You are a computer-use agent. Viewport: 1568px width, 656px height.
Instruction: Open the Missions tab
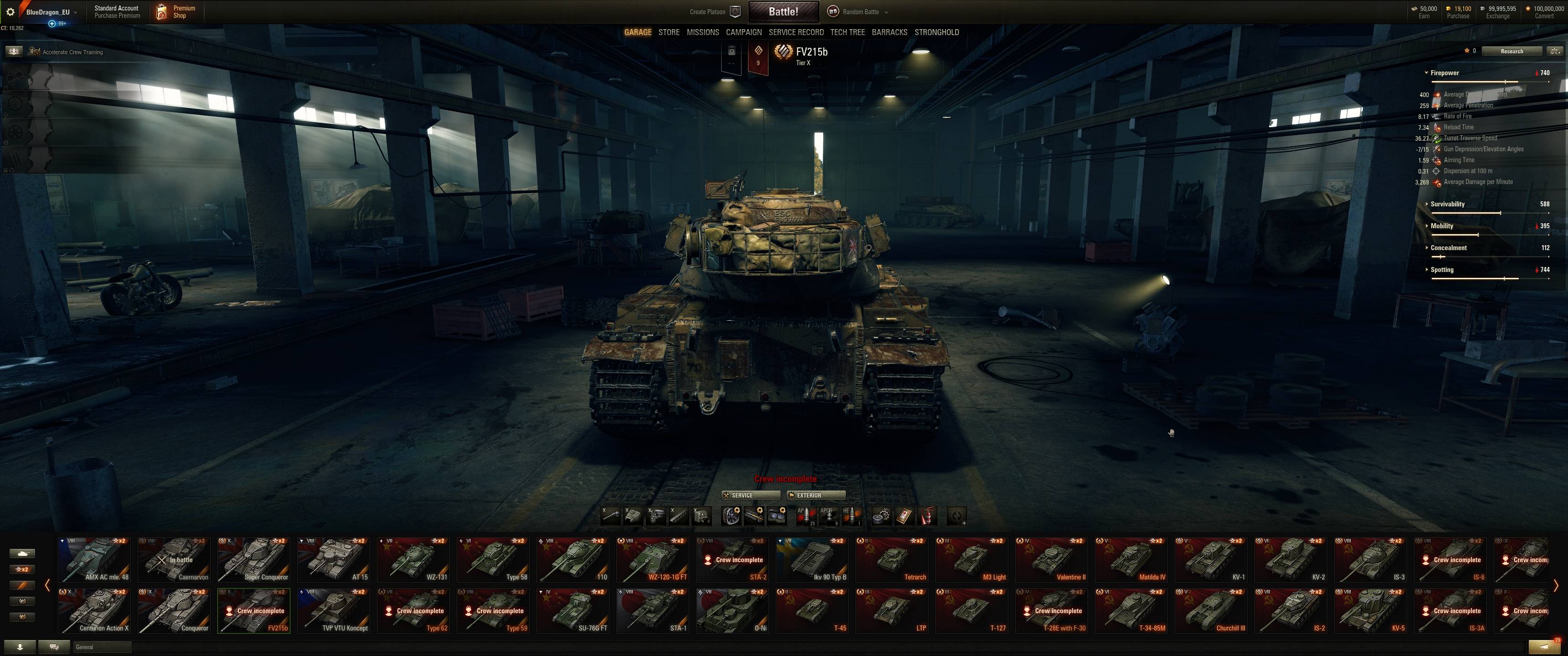click(702, 32)
